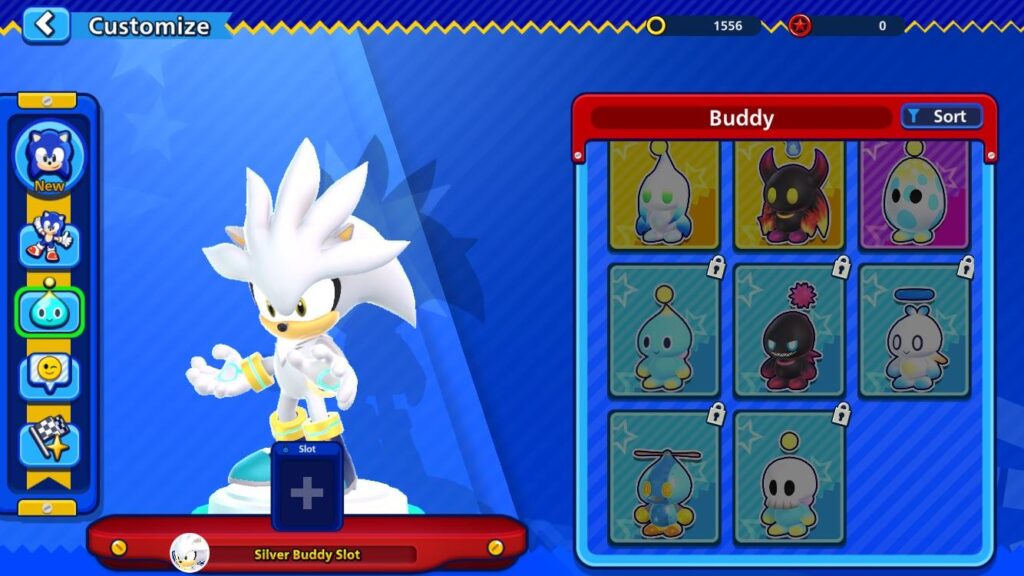This screenshot has width=1024, height=576.
Task: Choose the locked skull-faced Chao buddy
Action: 789,478
